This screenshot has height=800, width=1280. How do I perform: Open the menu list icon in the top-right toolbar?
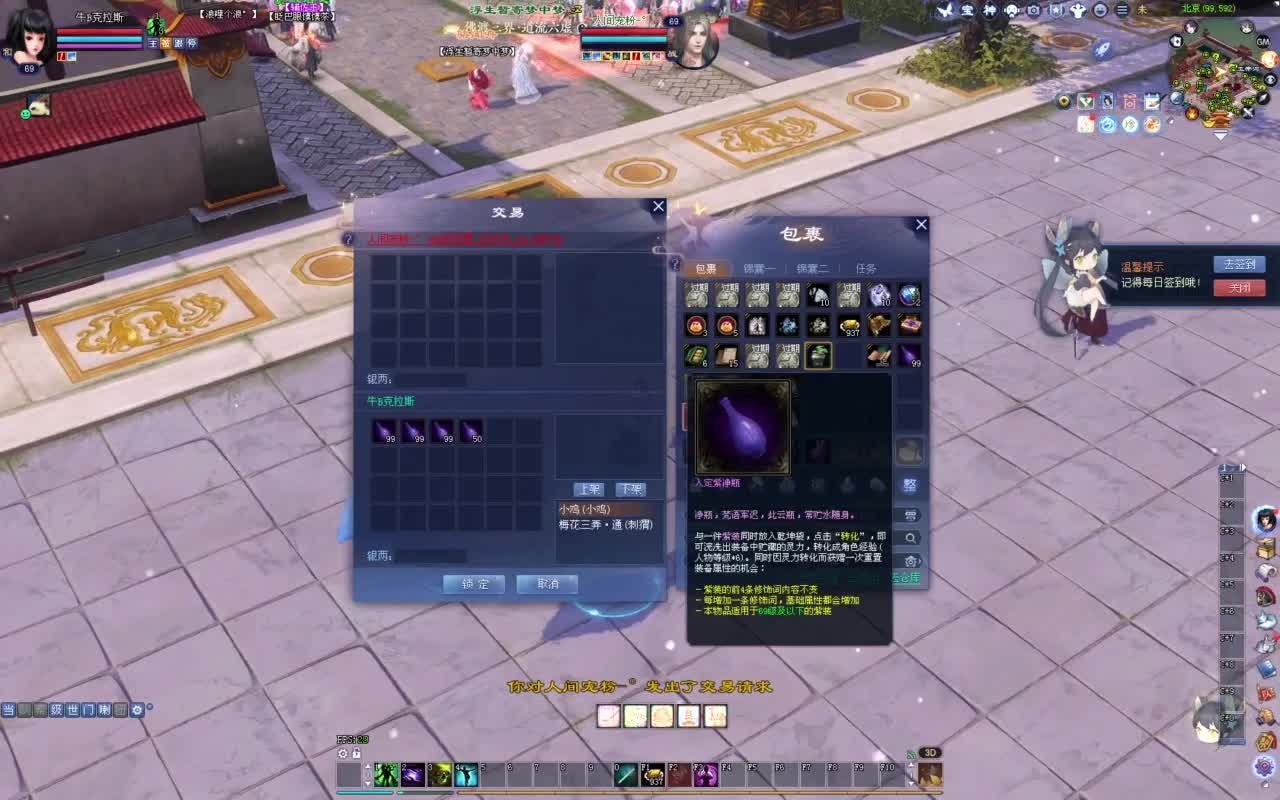[x=1122, y=11]
